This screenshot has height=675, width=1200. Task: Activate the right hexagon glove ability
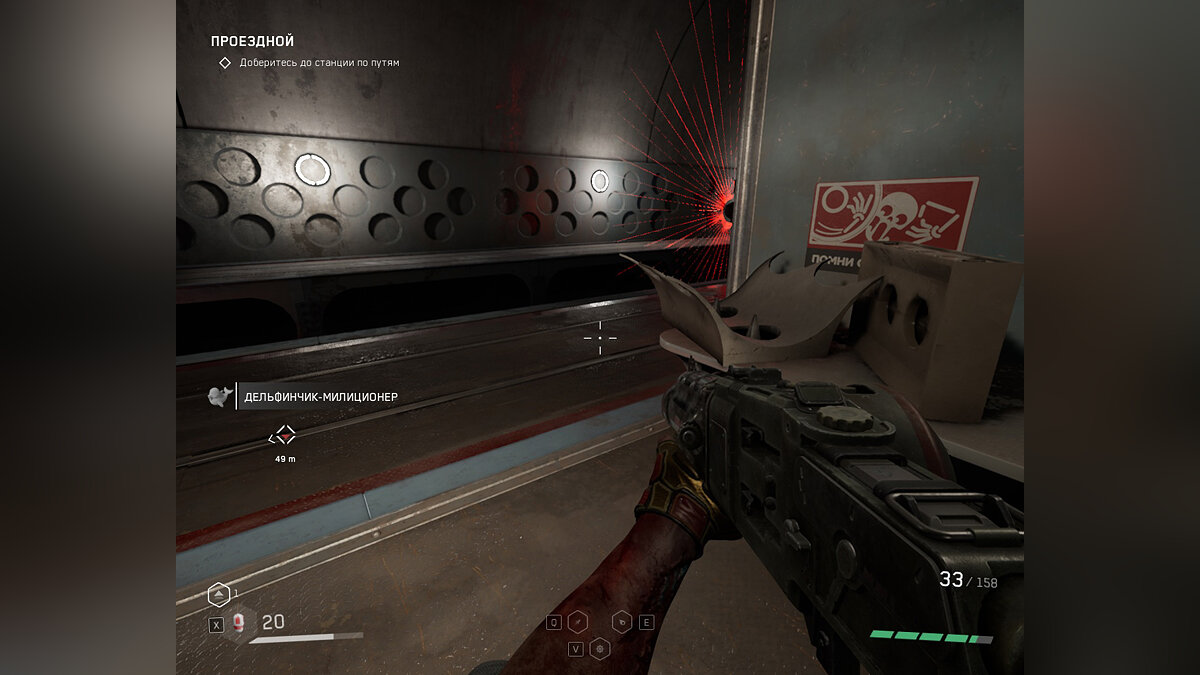(x=622, y=622)
